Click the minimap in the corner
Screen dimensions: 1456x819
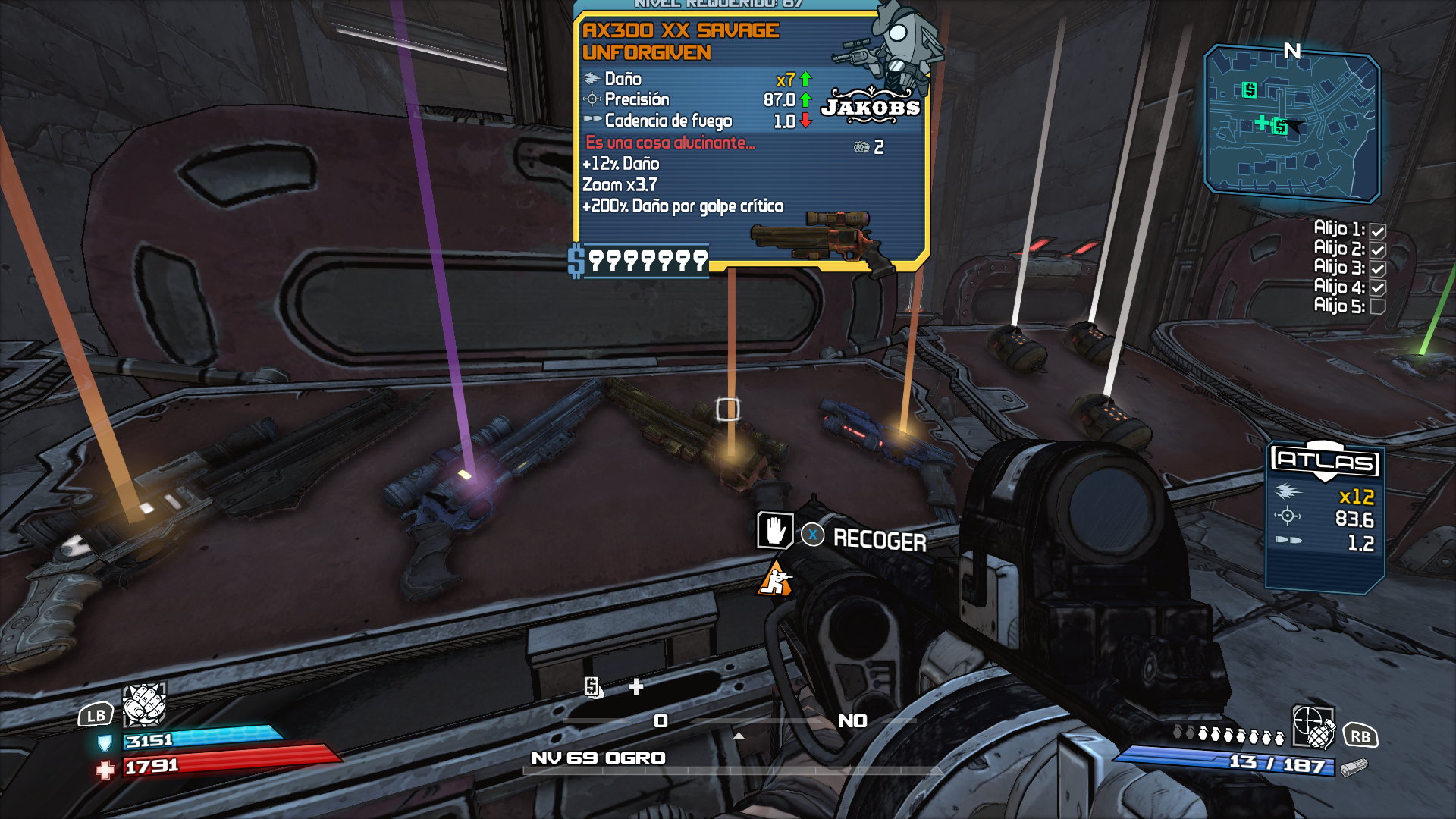[1291, 123]
